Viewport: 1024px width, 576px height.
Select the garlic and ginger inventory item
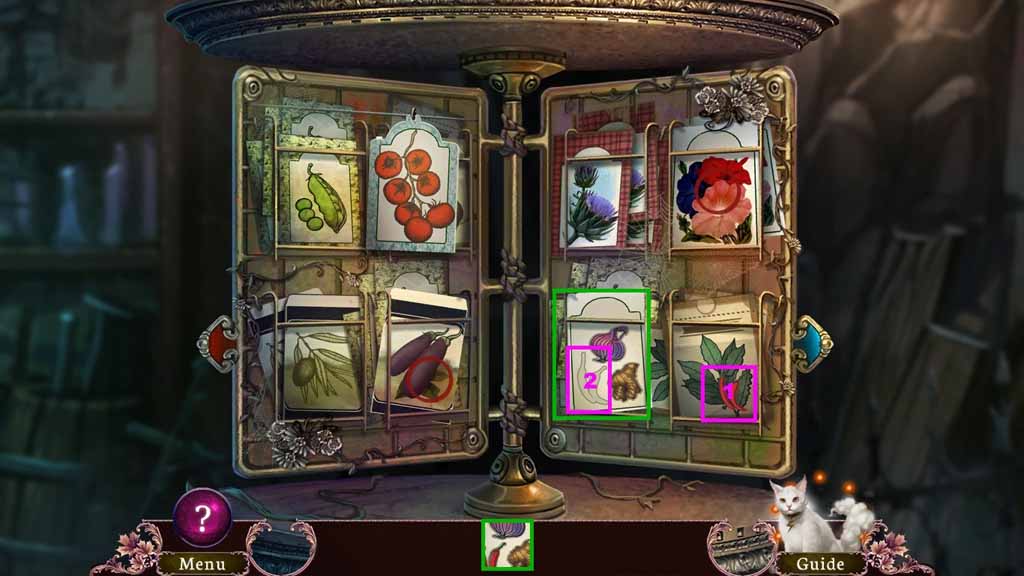tap(507, 545)
